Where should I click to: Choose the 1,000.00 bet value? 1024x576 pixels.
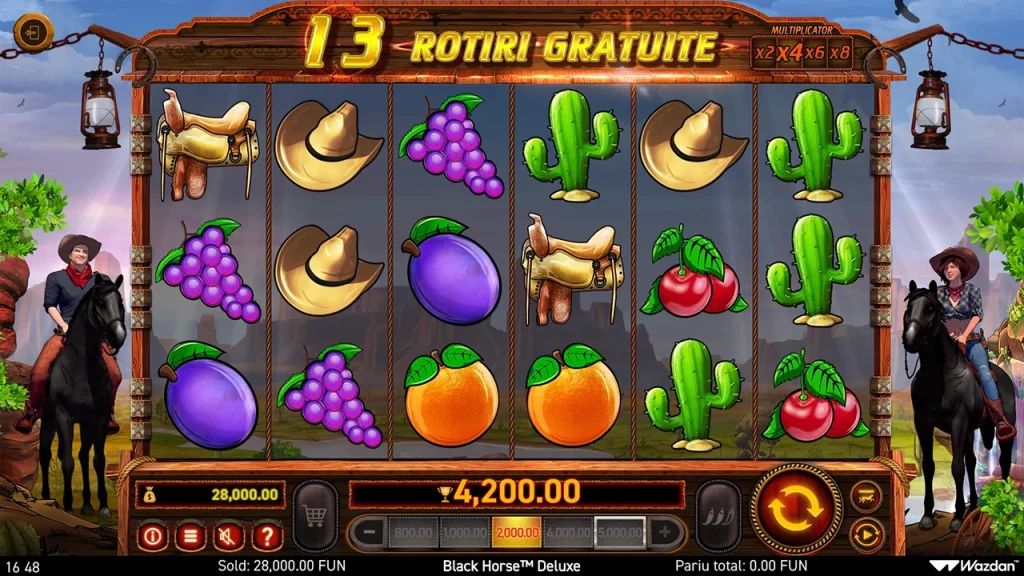464,533
